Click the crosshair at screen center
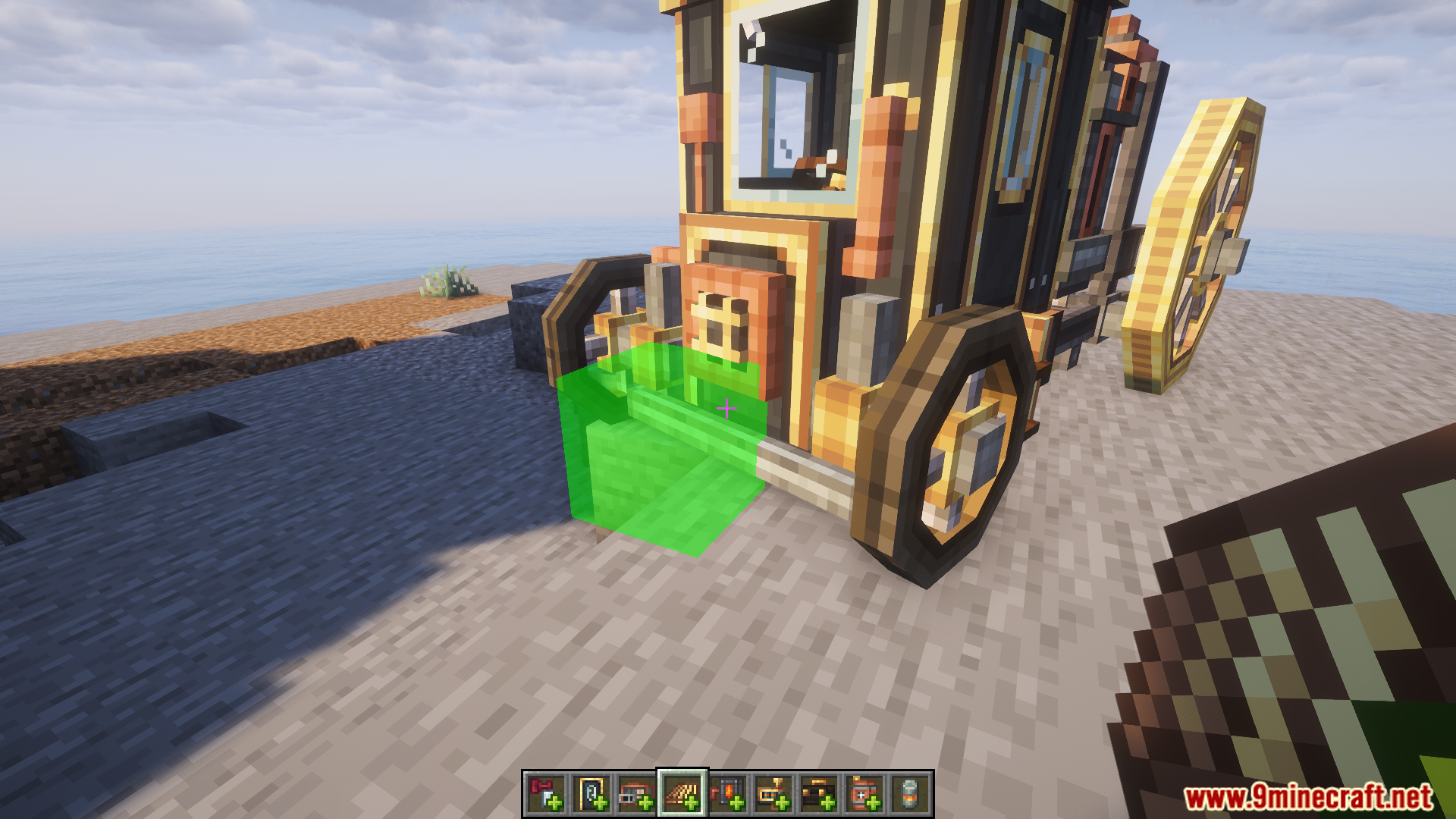 click(727, 409)
